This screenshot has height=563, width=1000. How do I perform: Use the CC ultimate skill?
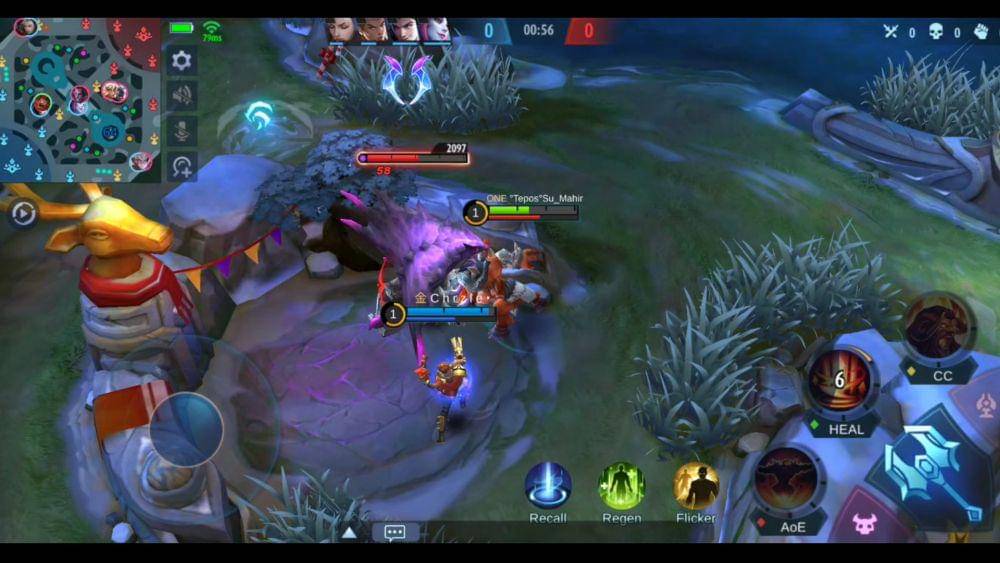coord(938,328)
